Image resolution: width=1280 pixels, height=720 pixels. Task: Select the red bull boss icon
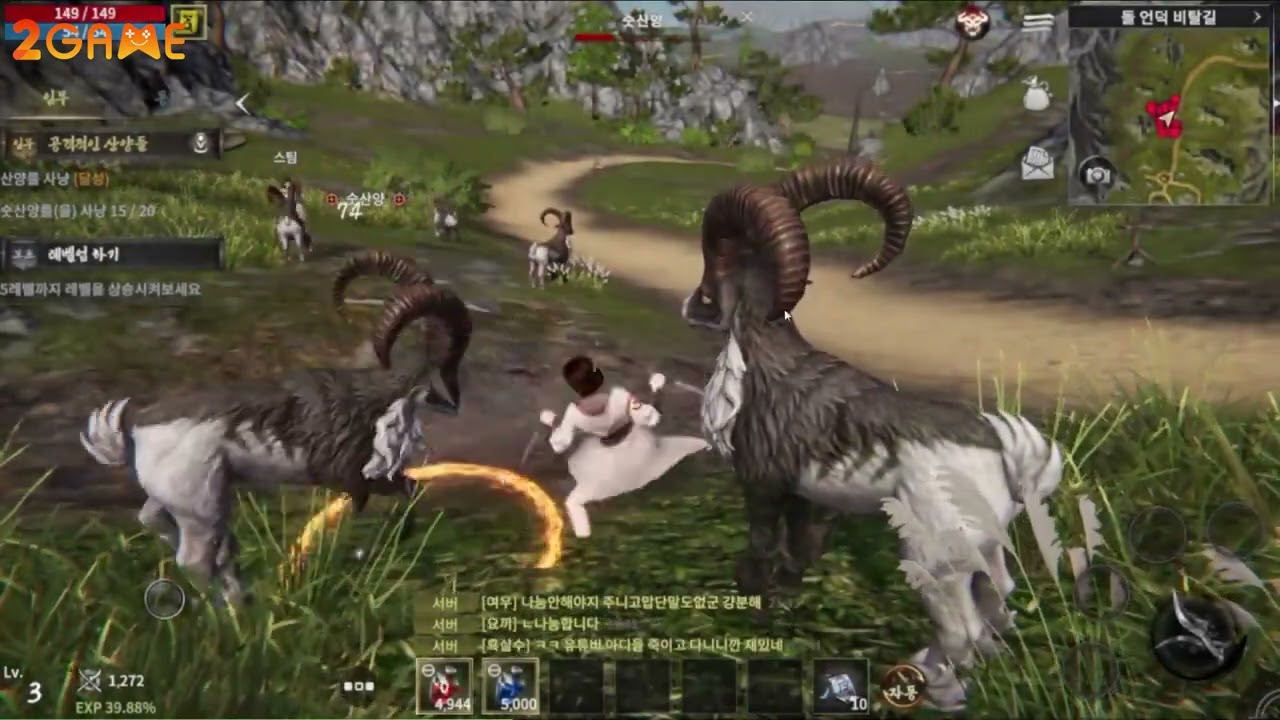tap(972, 22)
